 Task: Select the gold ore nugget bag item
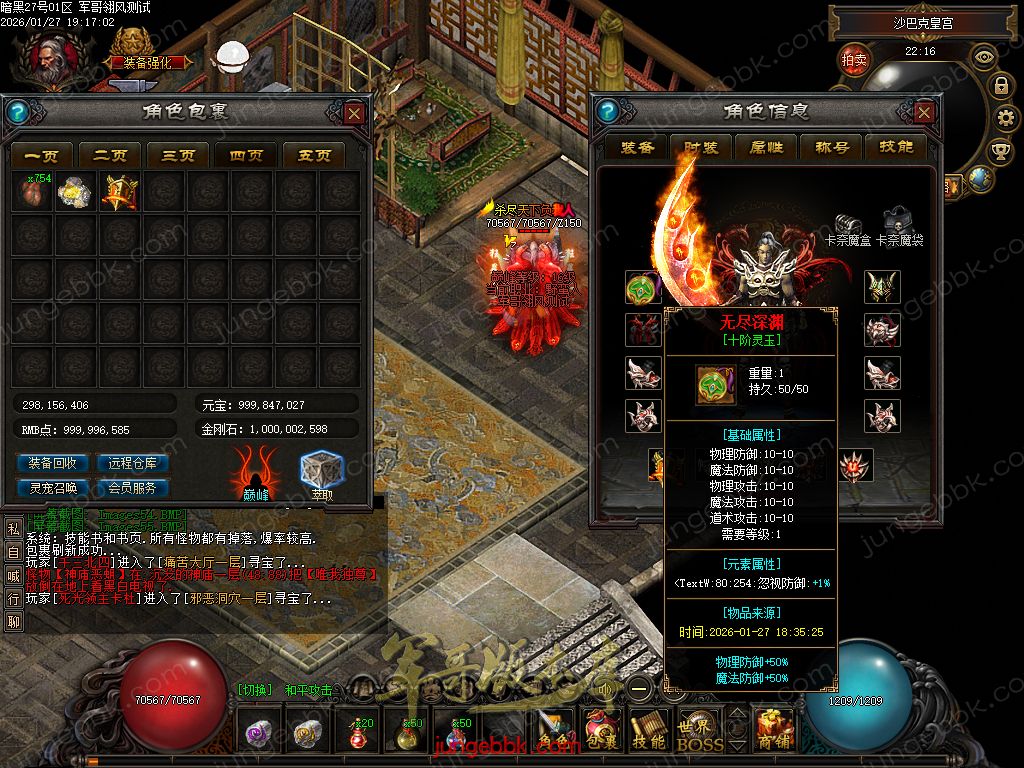pyautogui.click(x=76, y=192)
